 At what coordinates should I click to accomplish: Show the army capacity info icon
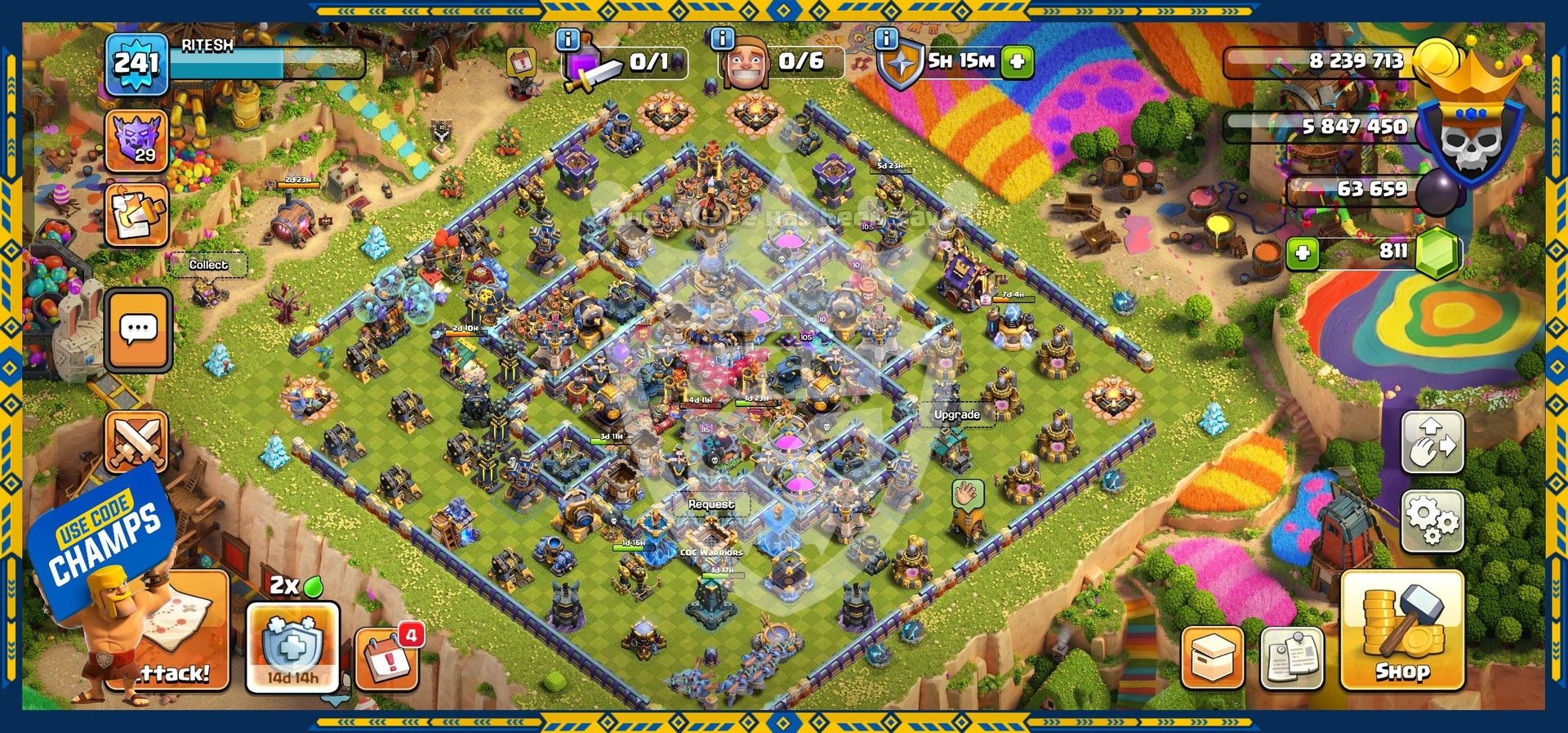pyautogui.click(x=567, y=38)
